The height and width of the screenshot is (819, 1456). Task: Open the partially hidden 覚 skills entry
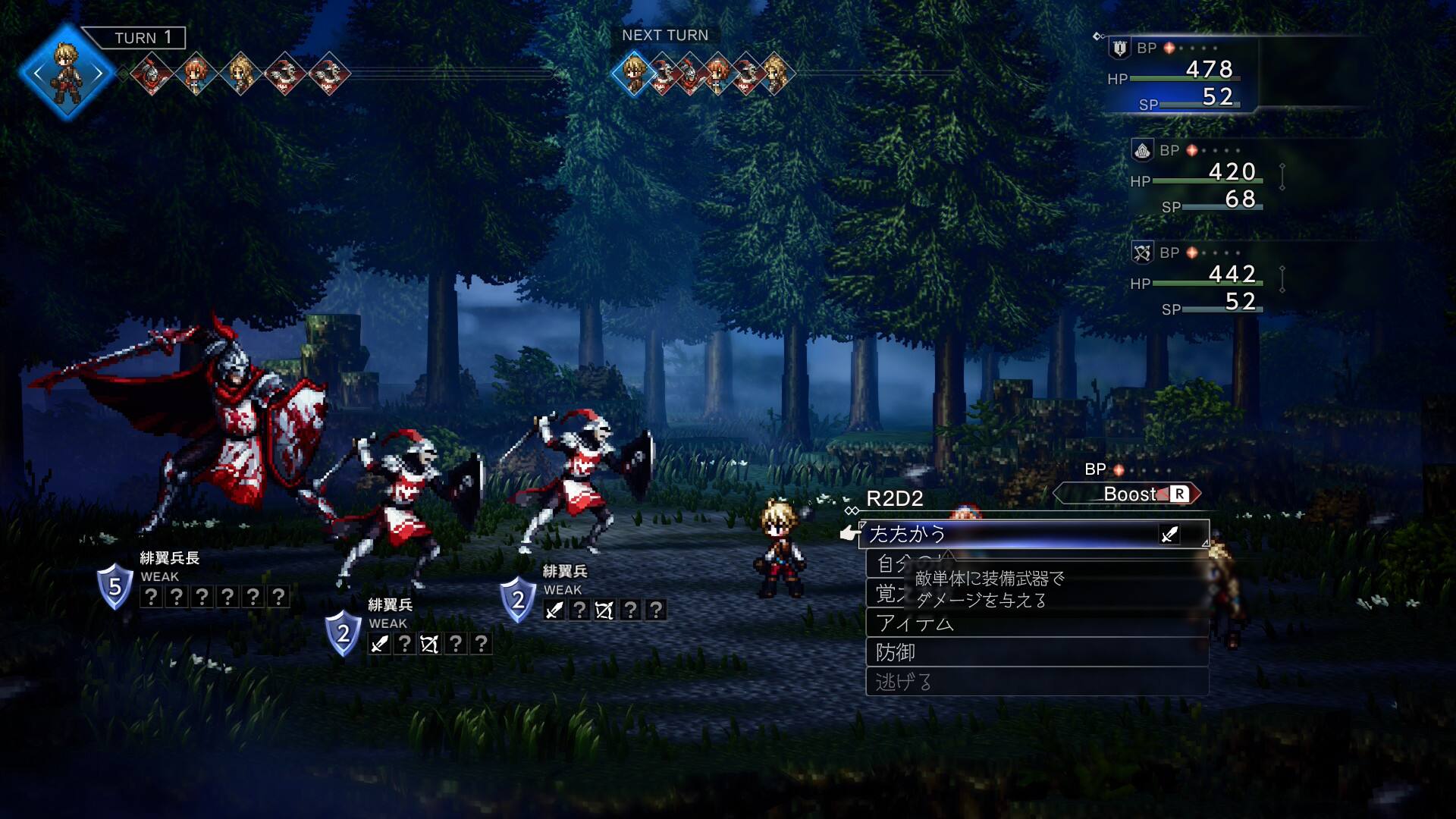pos(884,593)
